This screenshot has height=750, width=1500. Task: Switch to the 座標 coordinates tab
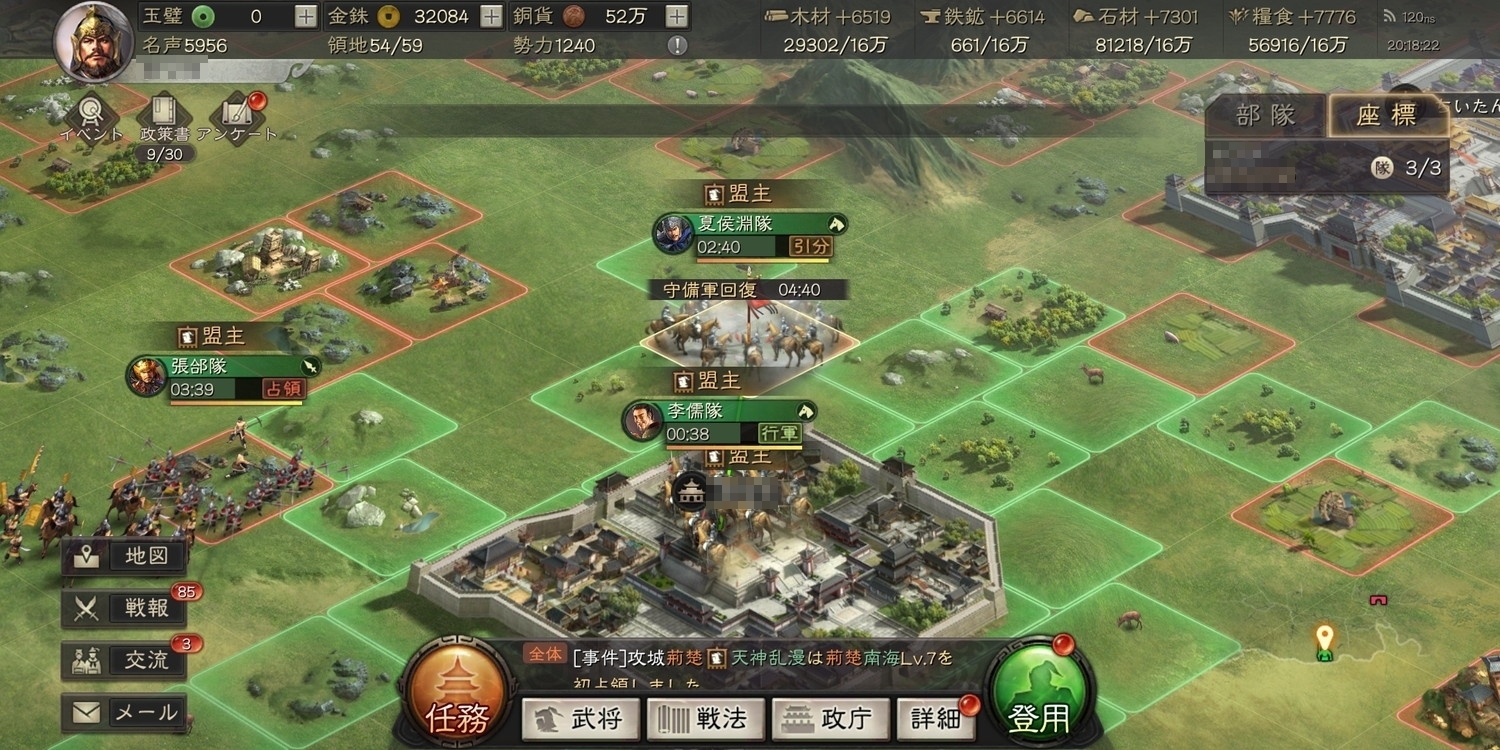click(1387, 116)
